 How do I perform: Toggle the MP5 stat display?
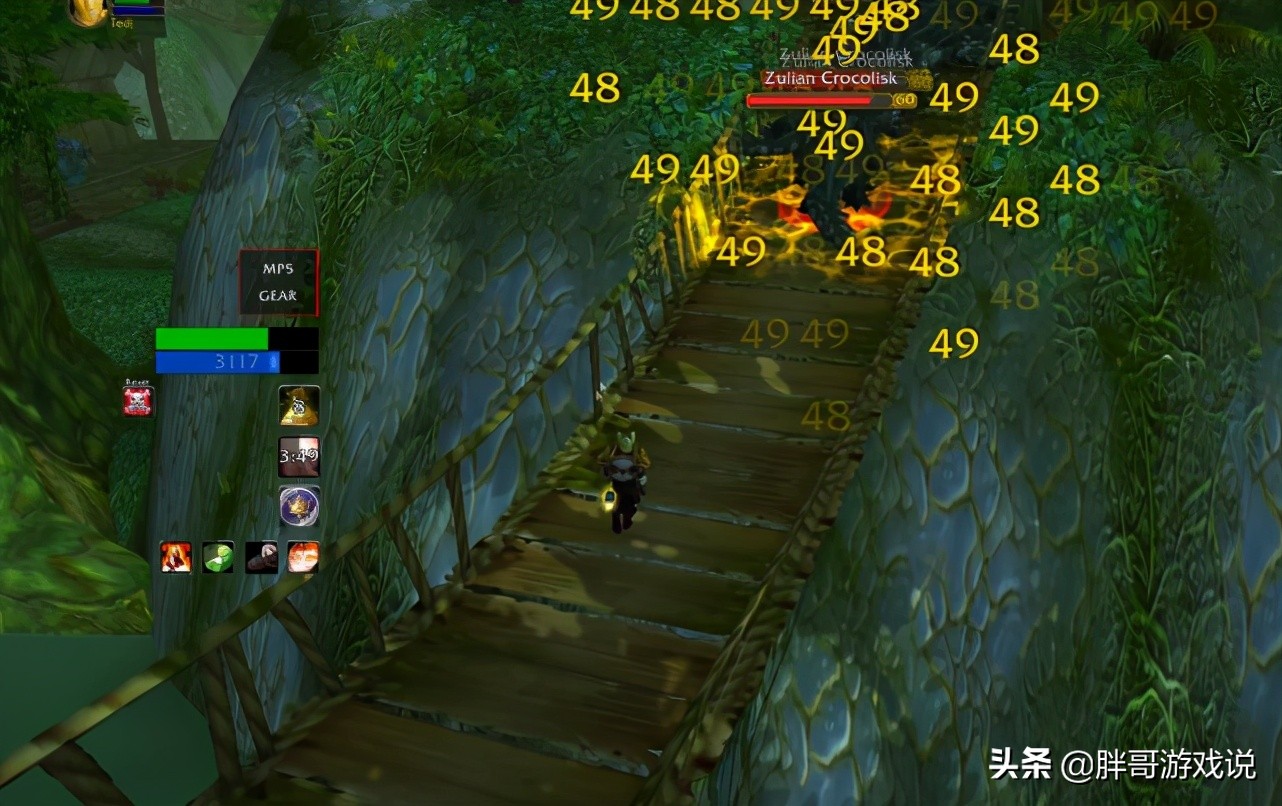pos(277,267)
